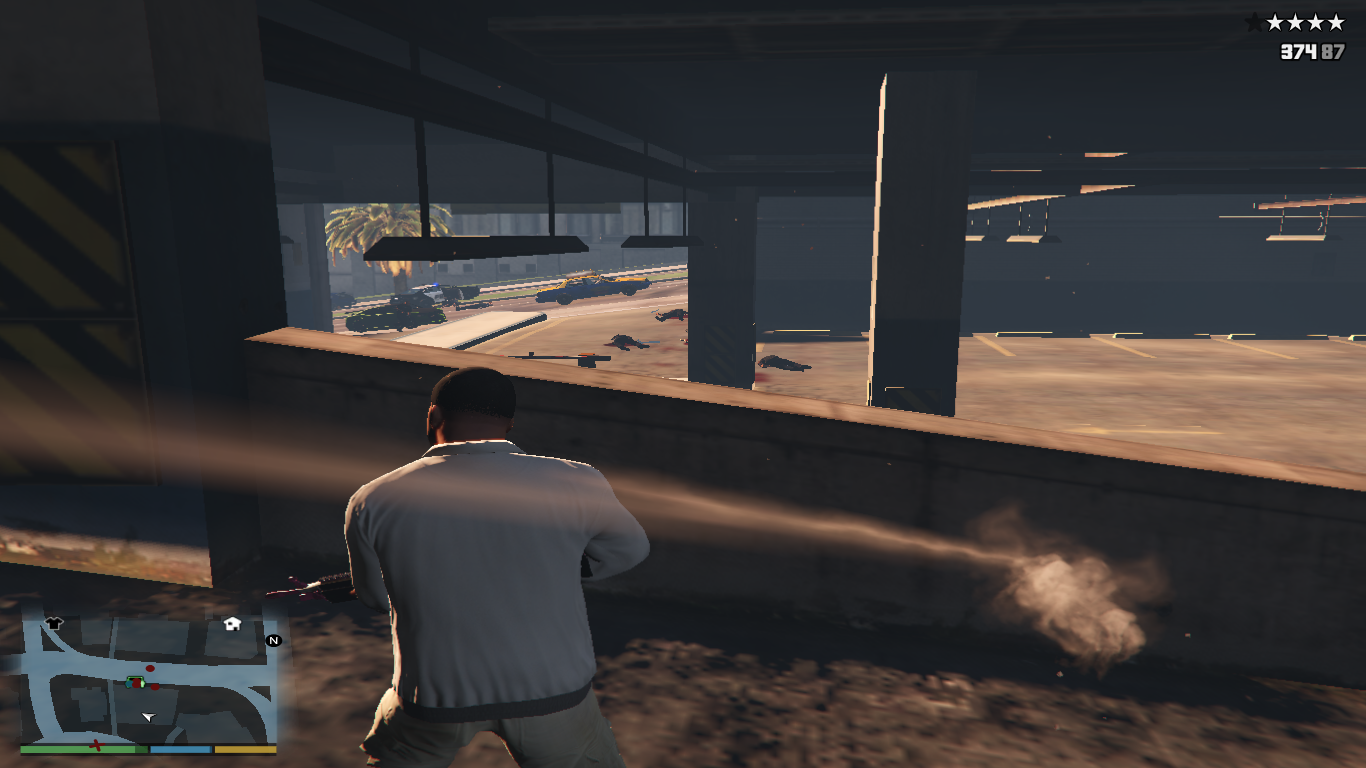
Task: Click the white player arrow on the minimap
Action: tap(149, 717)
